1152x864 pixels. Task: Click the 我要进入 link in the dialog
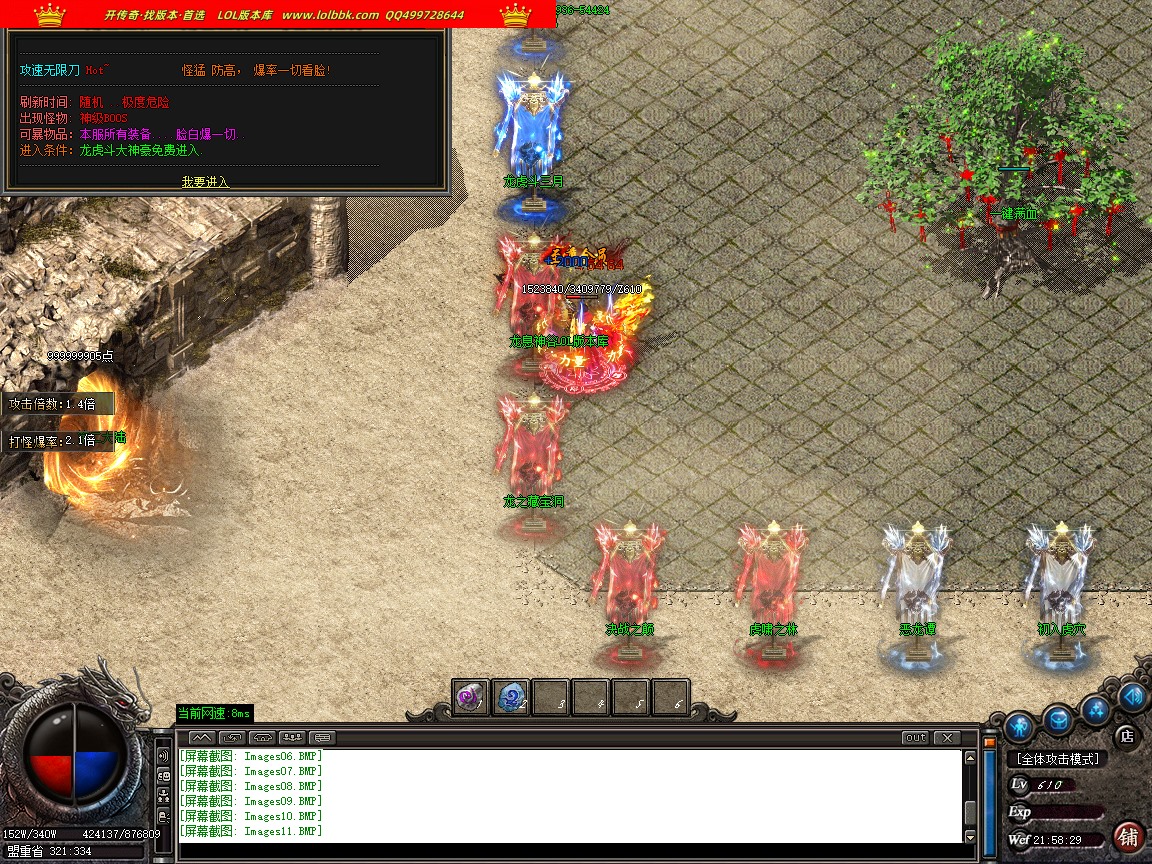click(205, 182)
